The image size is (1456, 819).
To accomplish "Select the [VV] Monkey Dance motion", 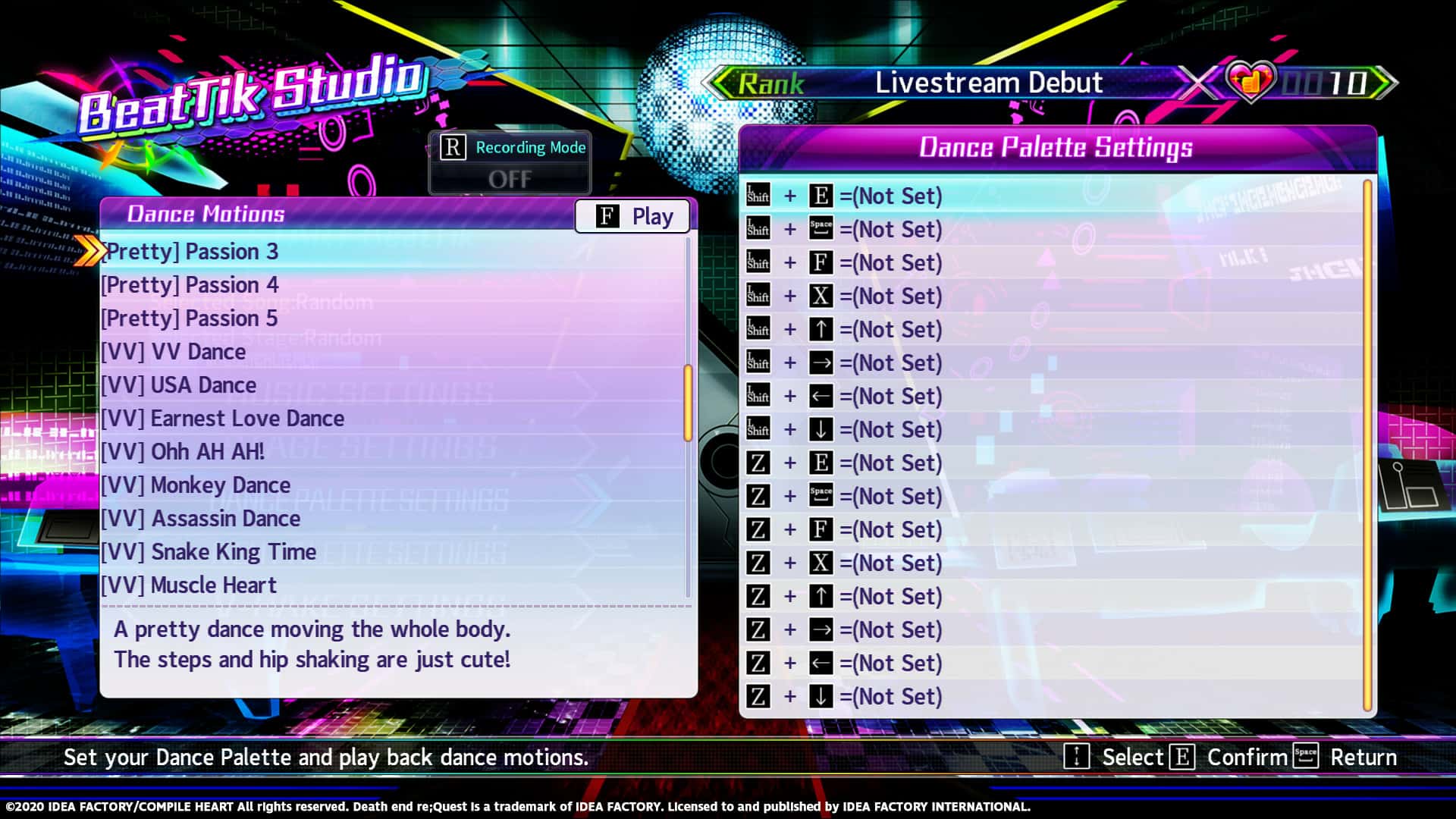I will (195, 485).
